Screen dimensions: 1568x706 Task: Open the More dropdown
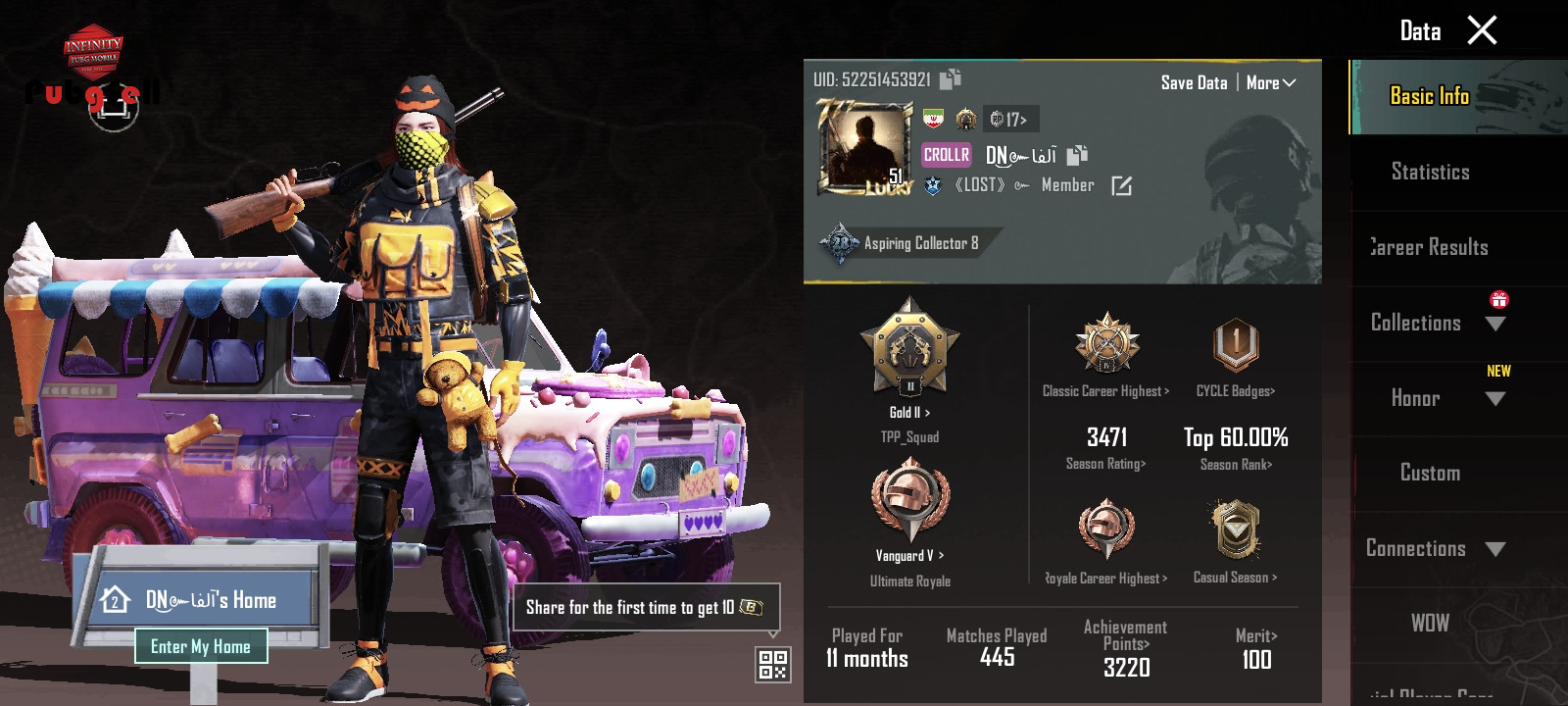[x=1271, y=83]
